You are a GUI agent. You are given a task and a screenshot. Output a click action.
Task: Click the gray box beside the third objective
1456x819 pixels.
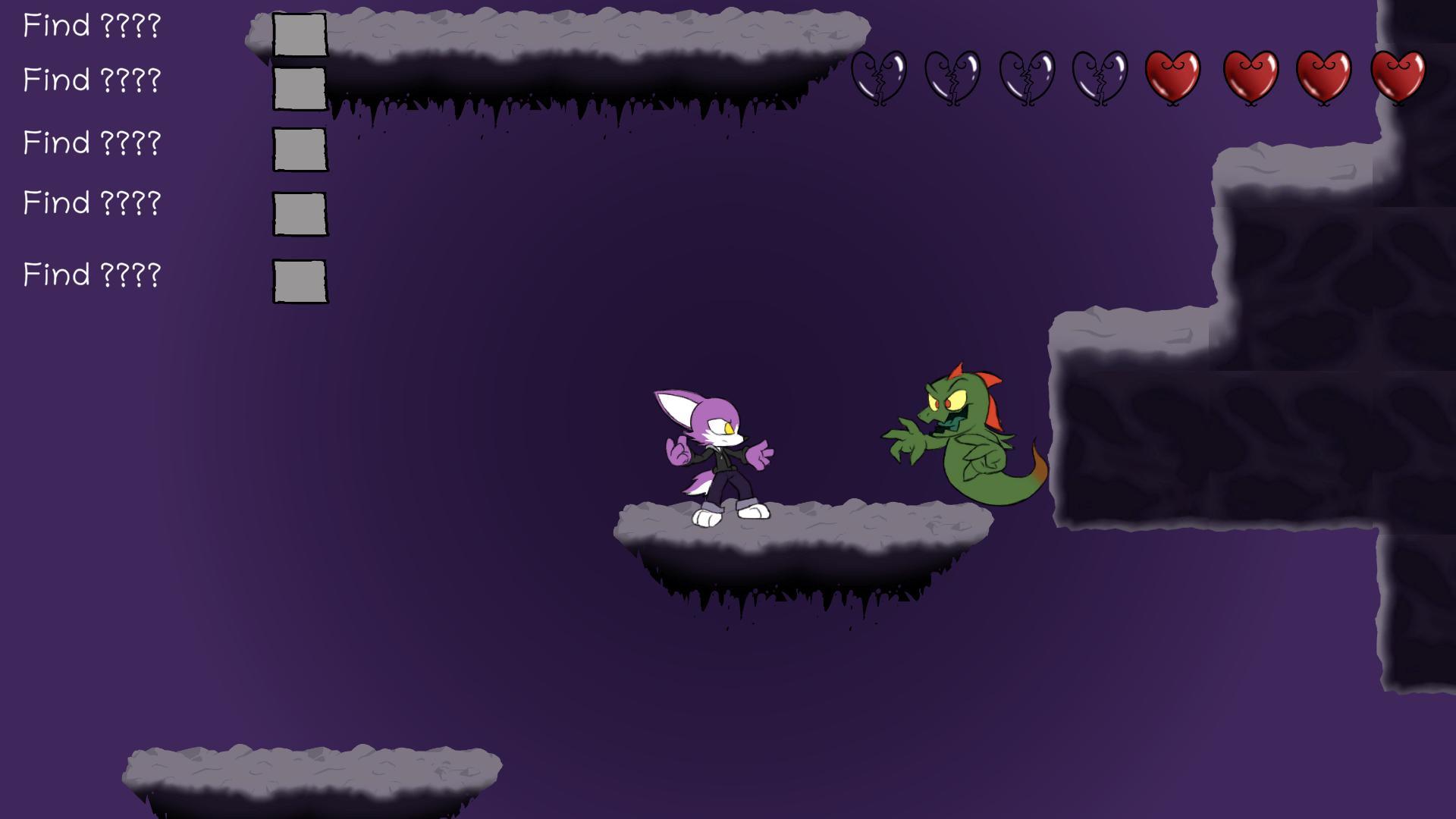coord(299,149)
